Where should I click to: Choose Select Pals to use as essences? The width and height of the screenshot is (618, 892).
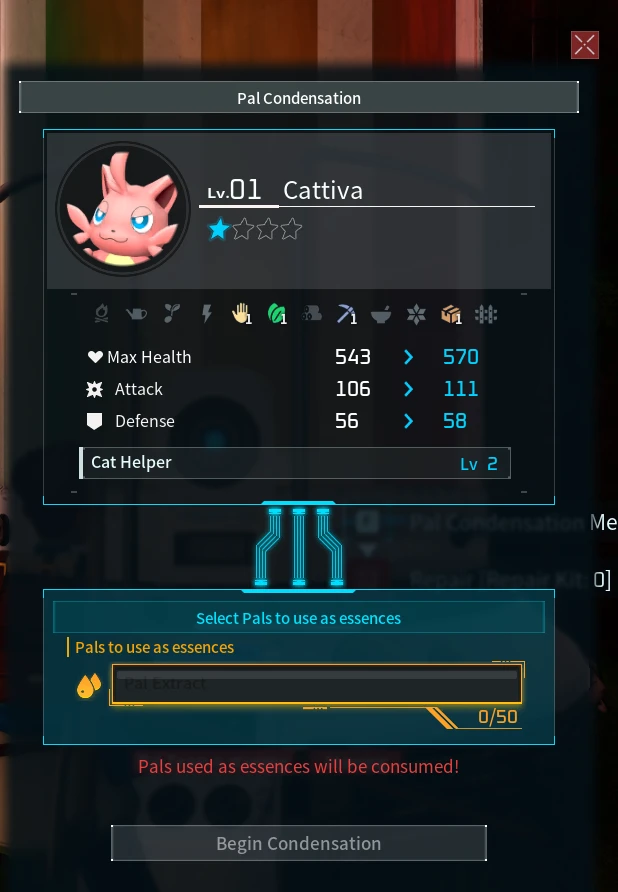tap(298, 618)
